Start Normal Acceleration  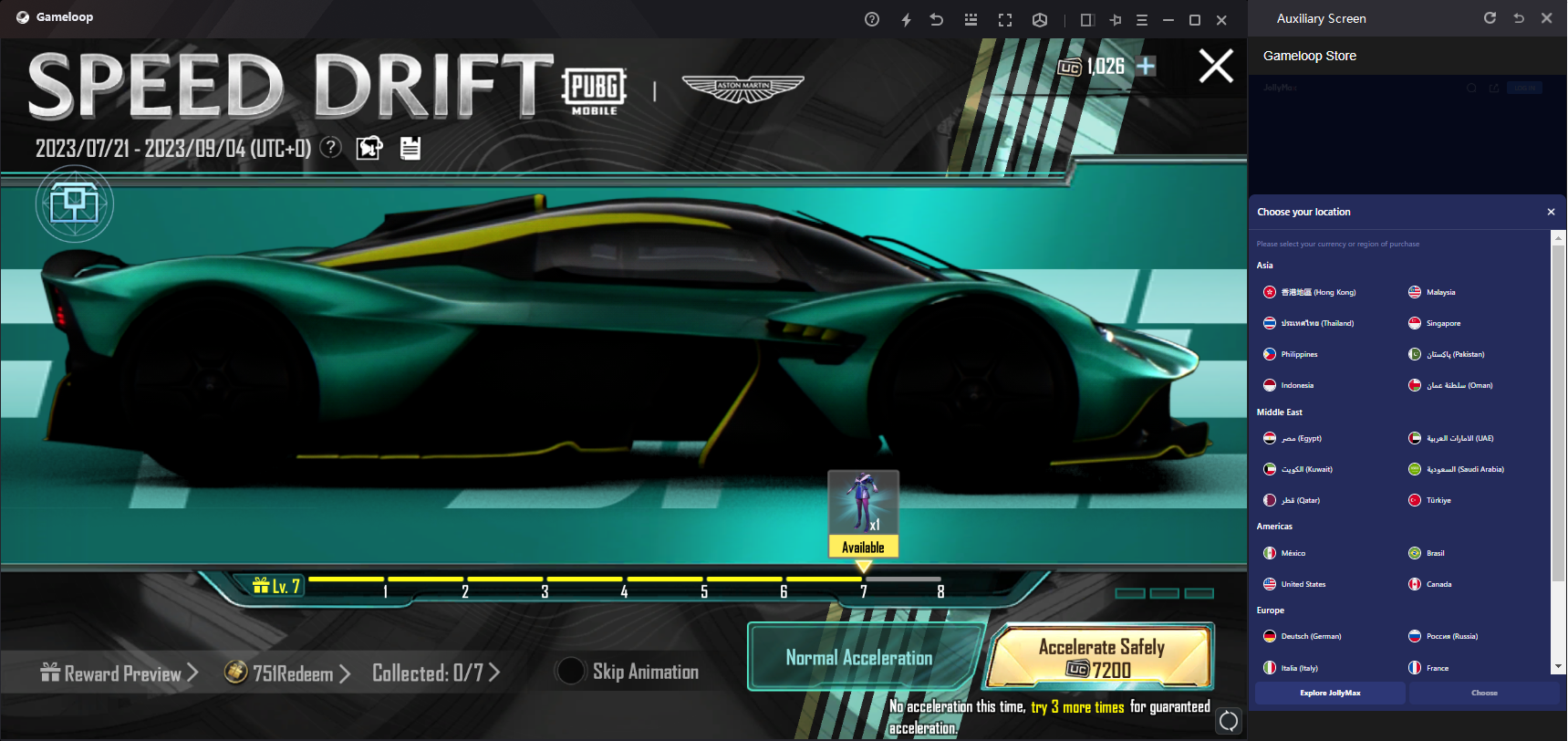click(859, 658)
